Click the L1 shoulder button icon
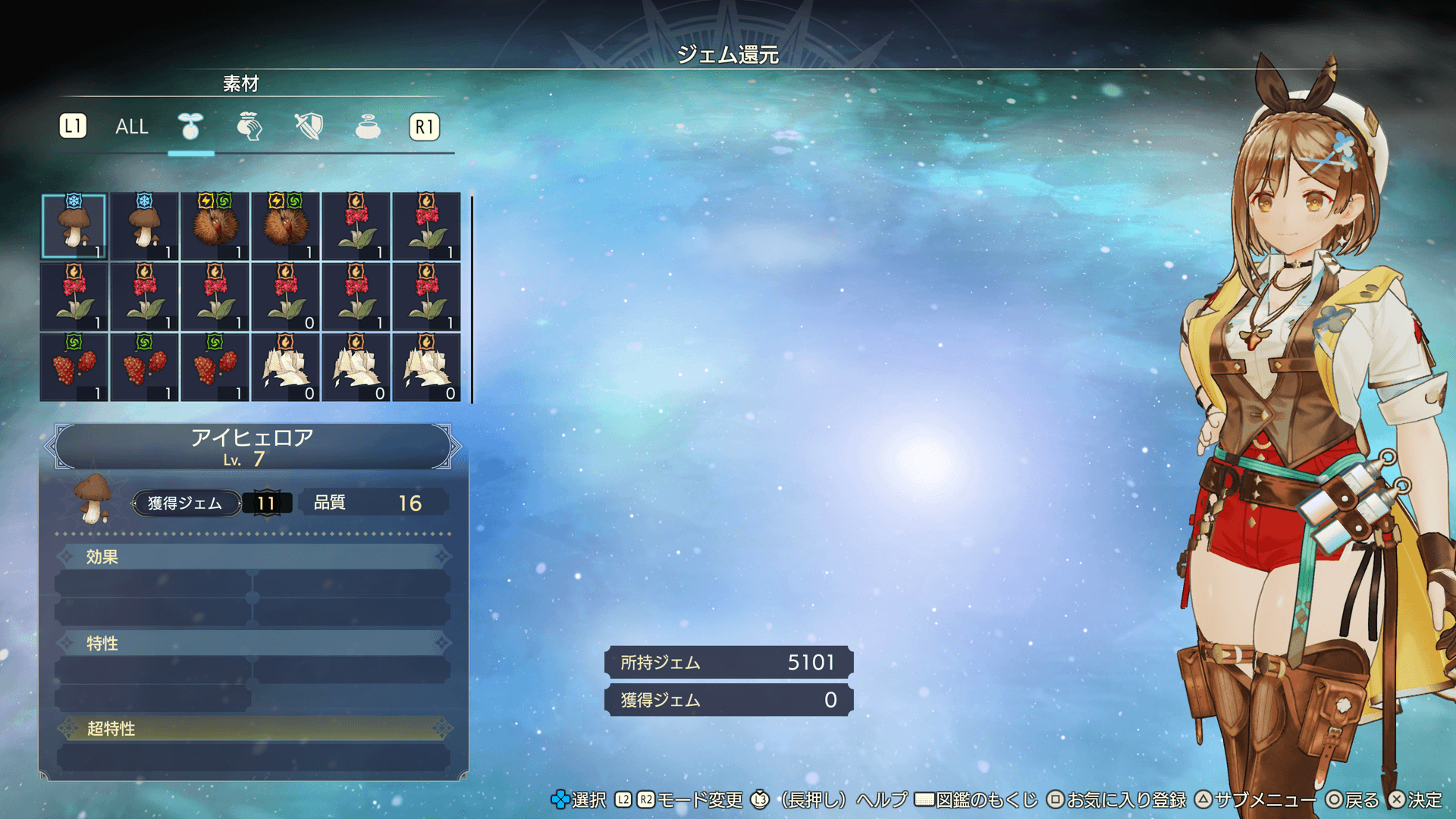This screenshot has height=819, width=1456. pos(74,127)
